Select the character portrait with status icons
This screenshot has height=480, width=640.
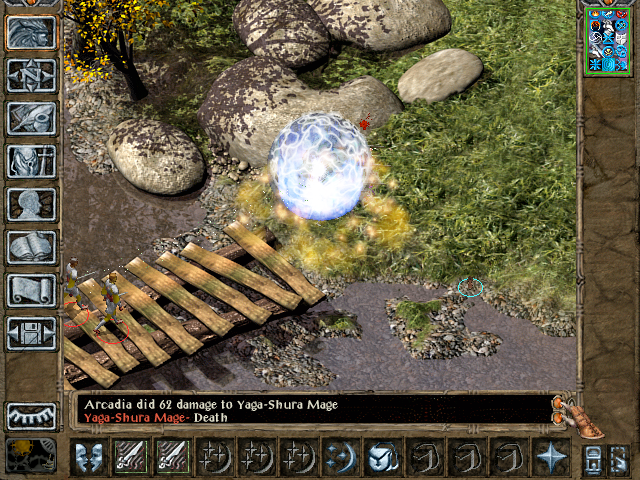pos(608,39)
